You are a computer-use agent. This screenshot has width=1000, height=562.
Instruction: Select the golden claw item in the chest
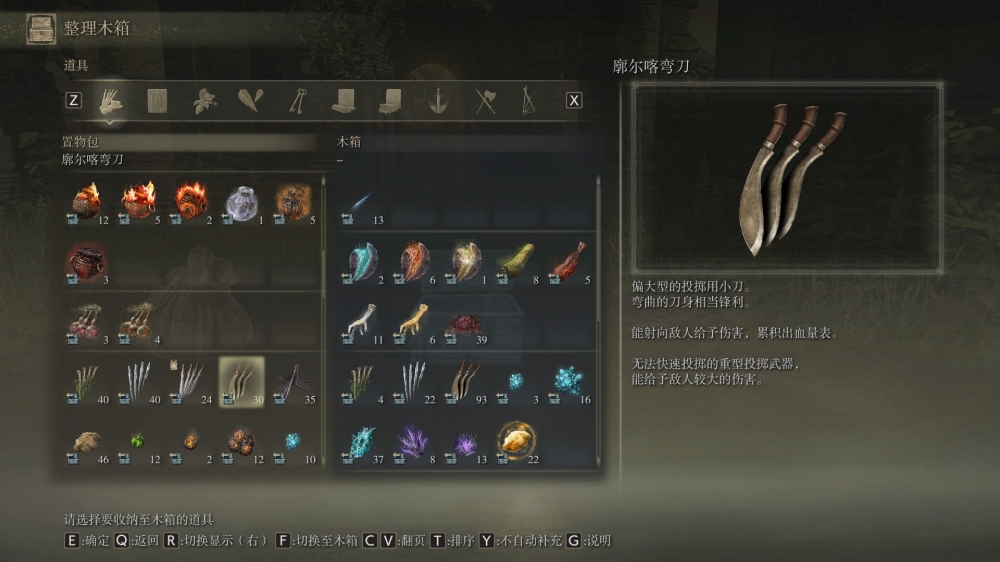click(412, 323)
